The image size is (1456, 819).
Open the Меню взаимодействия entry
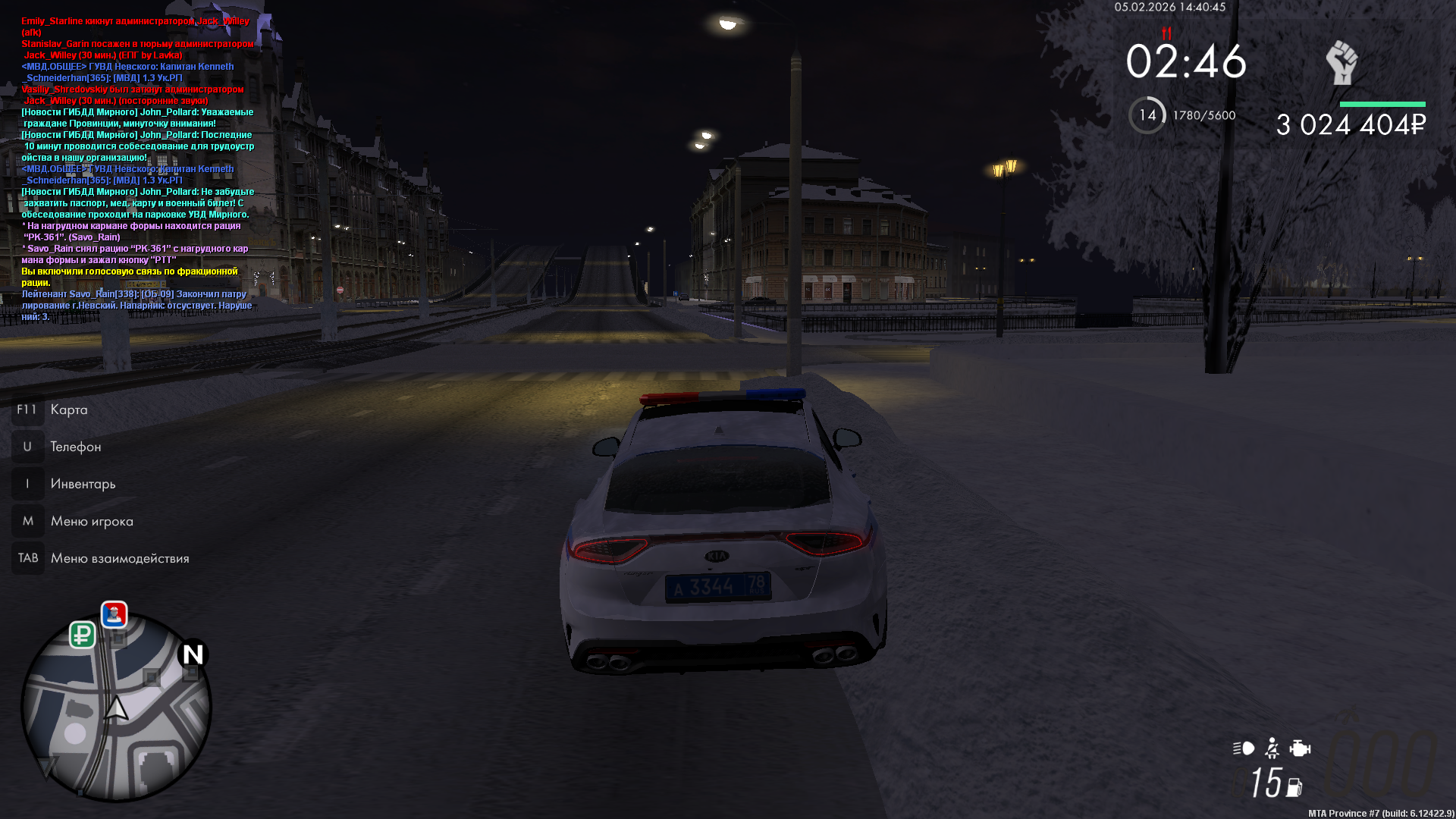coord(120,558)
